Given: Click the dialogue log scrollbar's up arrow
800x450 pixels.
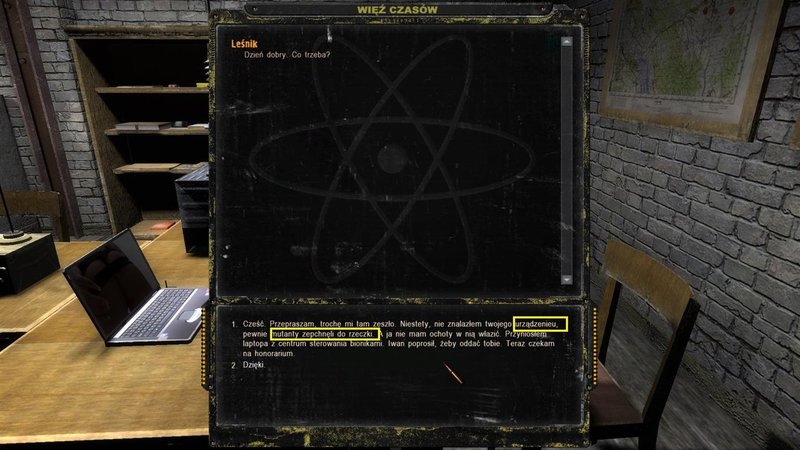Looking at the screenshot, I should [x=567, y=42].
